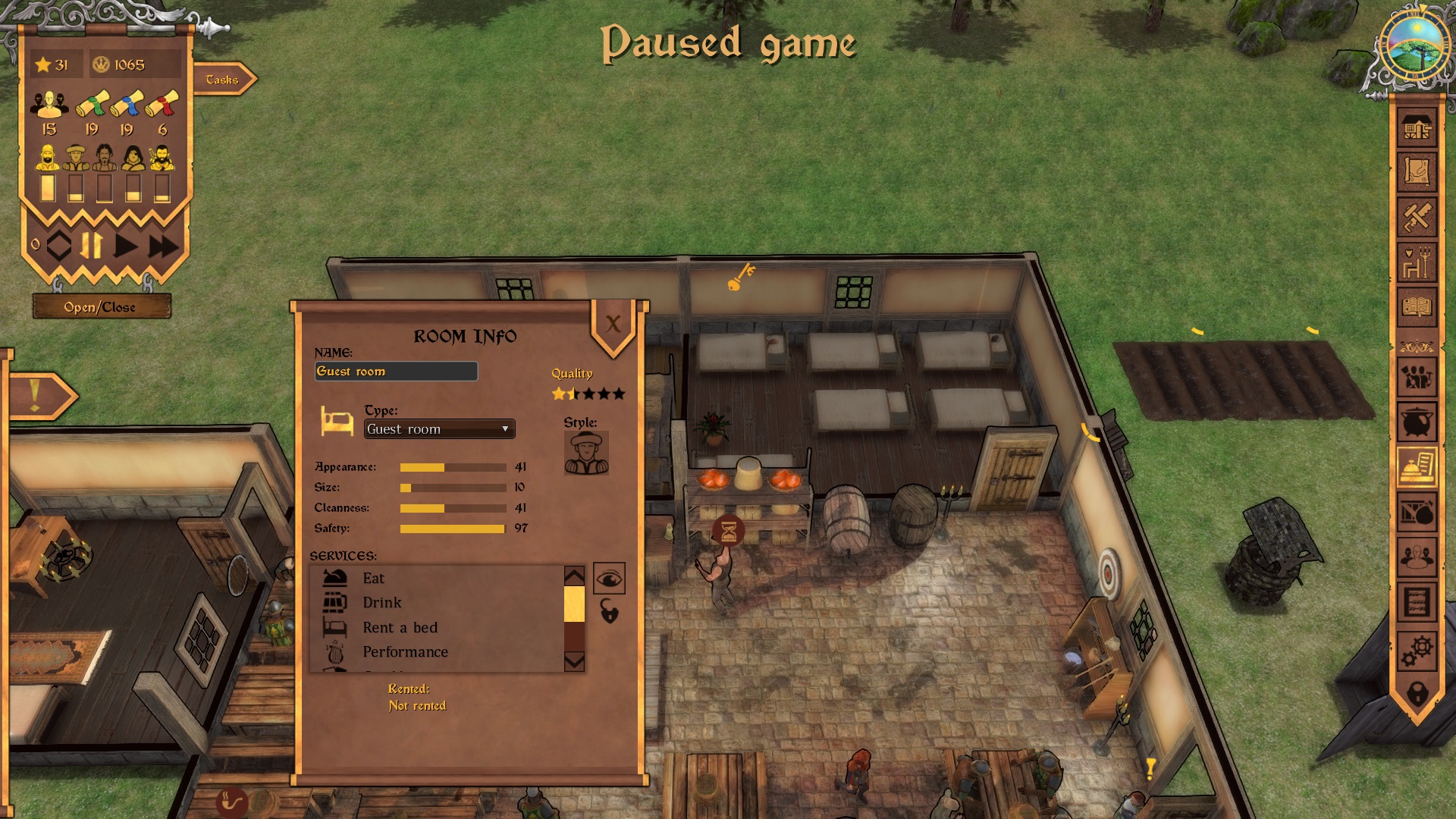Screen dimensions: 1456x819
Task: Edit the room name field
Action: [x=396, y=372]
